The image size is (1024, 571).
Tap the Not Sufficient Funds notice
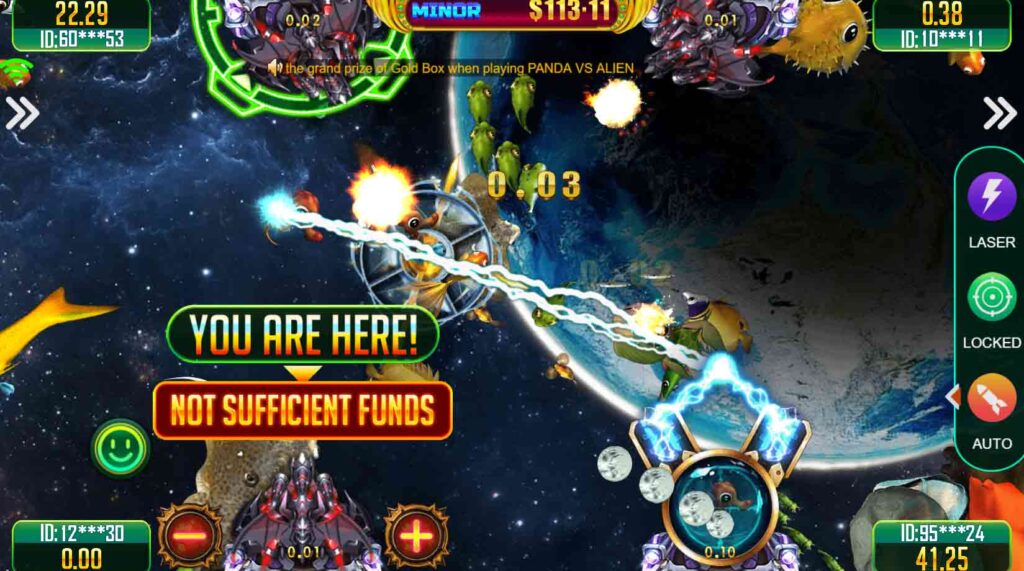tap(302, 410)
